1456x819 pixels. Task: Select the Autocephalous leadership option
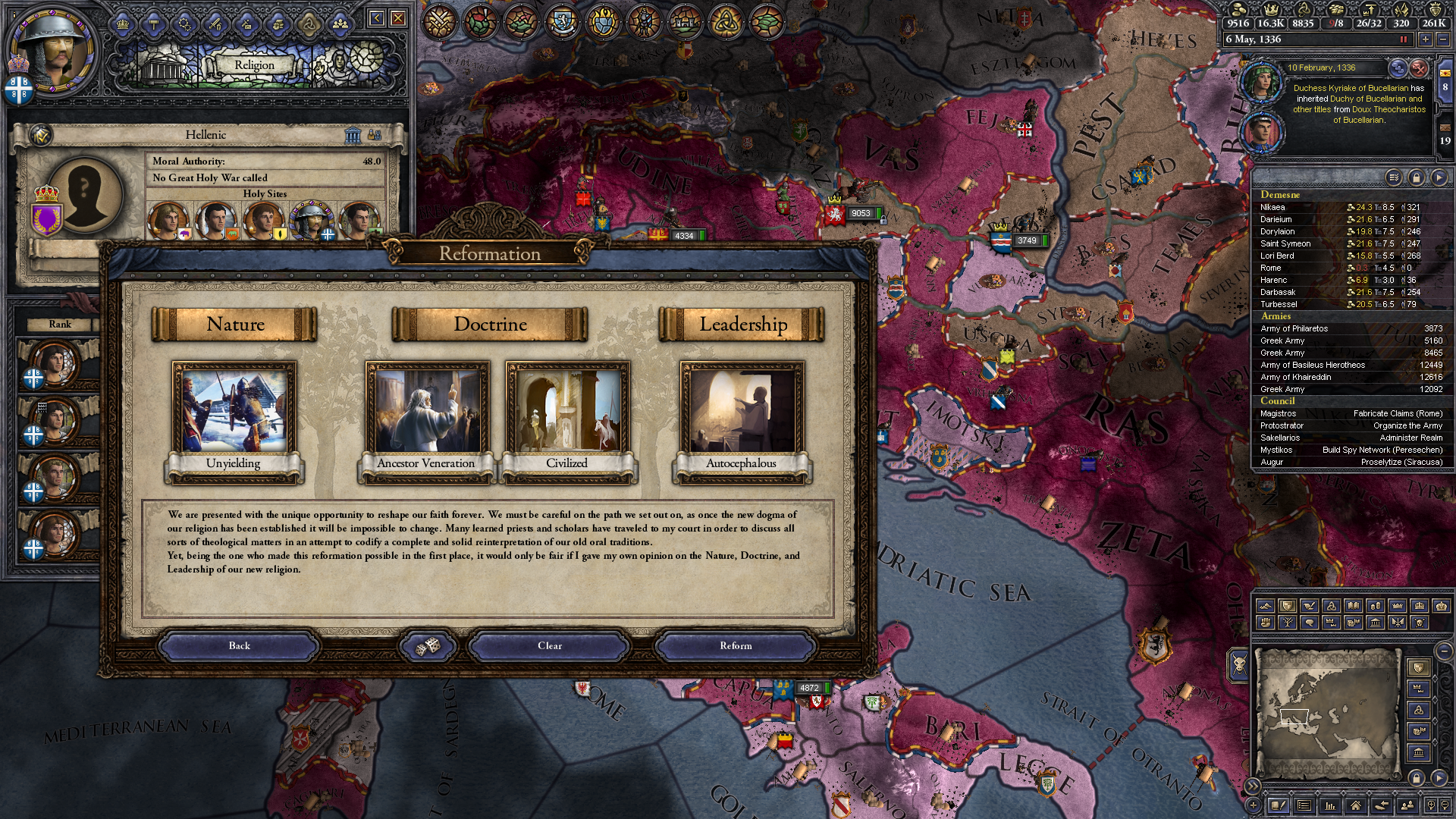click(742, 421)
